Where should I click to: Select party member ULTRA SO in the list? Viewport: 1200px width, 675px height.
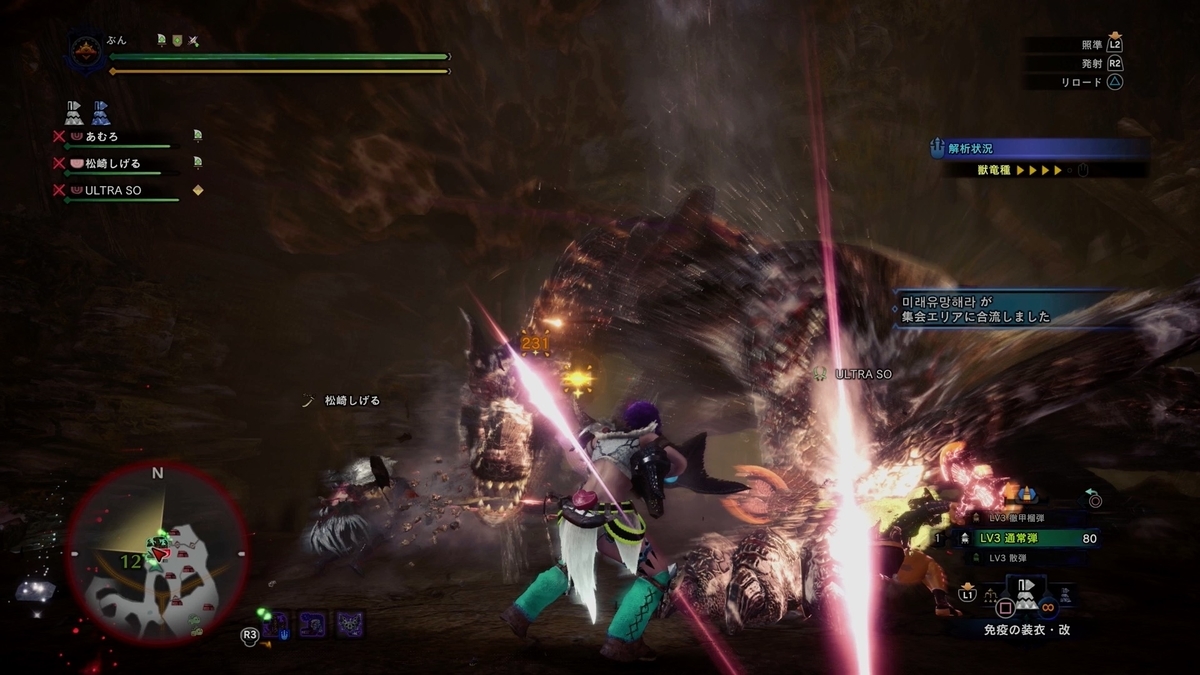click(112, 190)
